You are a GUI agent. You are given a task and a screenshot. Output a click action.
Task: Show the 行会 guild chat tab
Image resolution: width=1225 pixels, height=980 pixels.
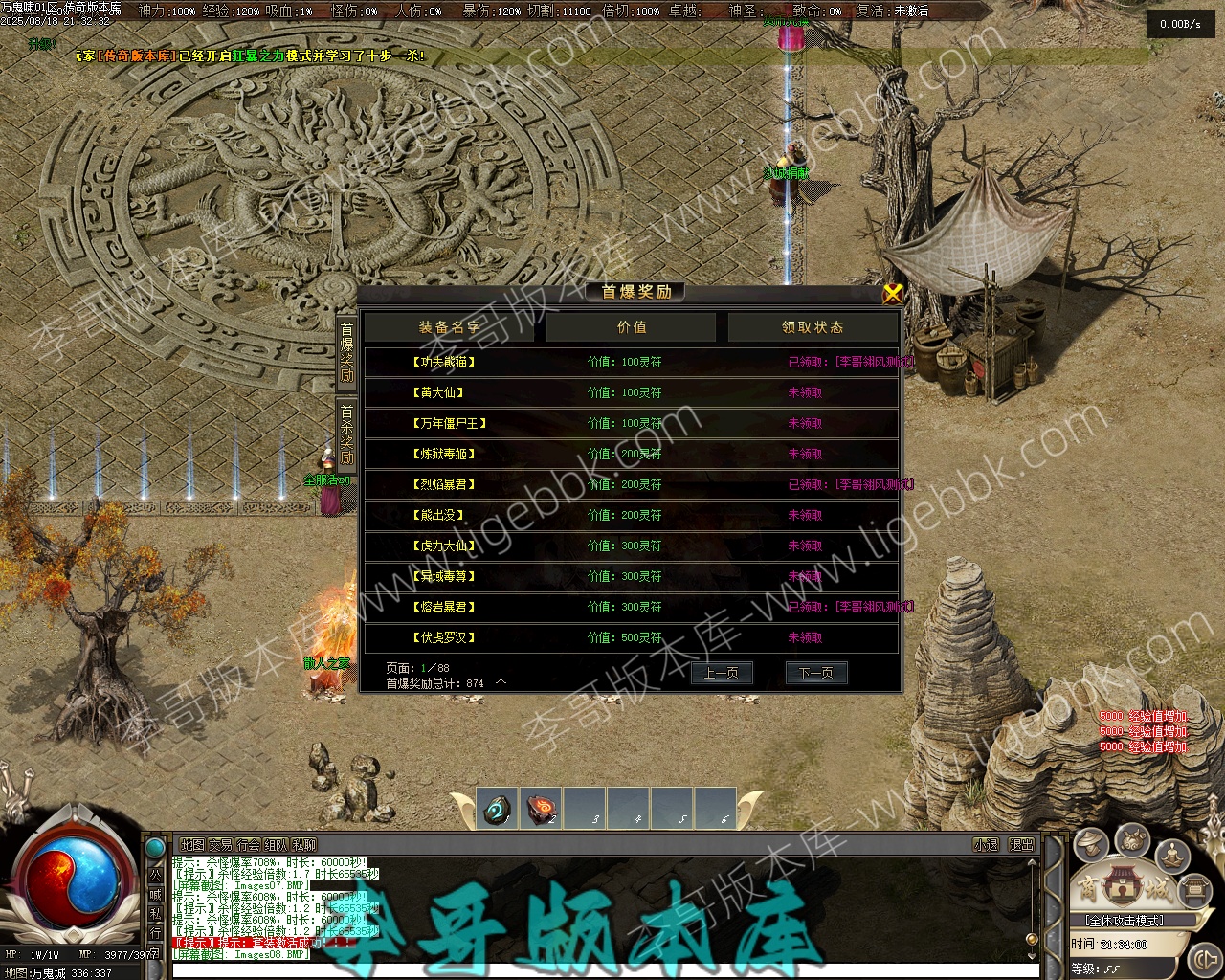pos(248,845)
